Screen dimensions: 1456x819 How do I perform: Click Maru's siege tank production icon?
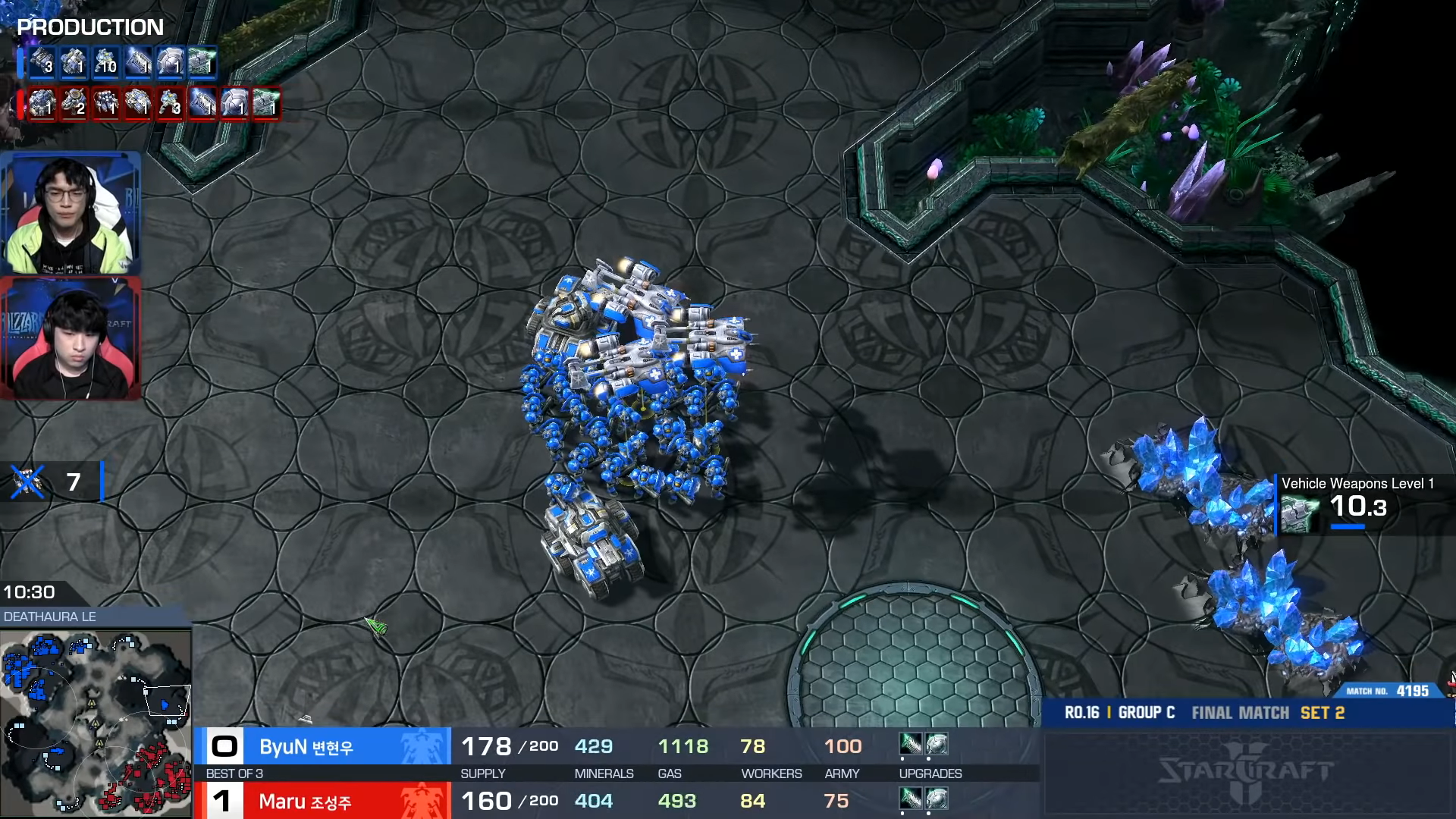pyautogui.click(x=138, y=103)
